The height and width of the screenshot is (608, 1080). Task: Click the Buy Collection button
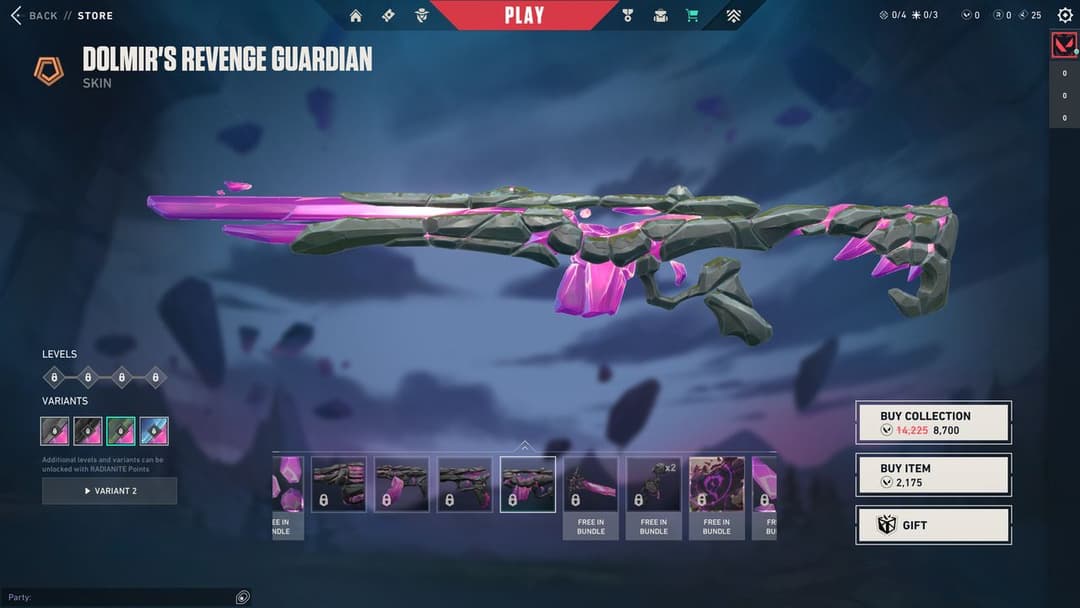pos(933,423)
